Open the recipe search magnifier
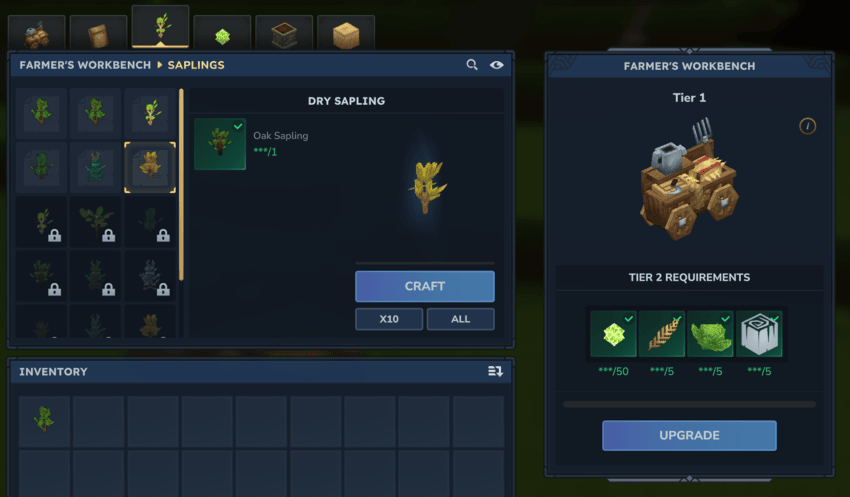This screenshot has height=497, width=850. pyautogui.click(x=472, y=65)
